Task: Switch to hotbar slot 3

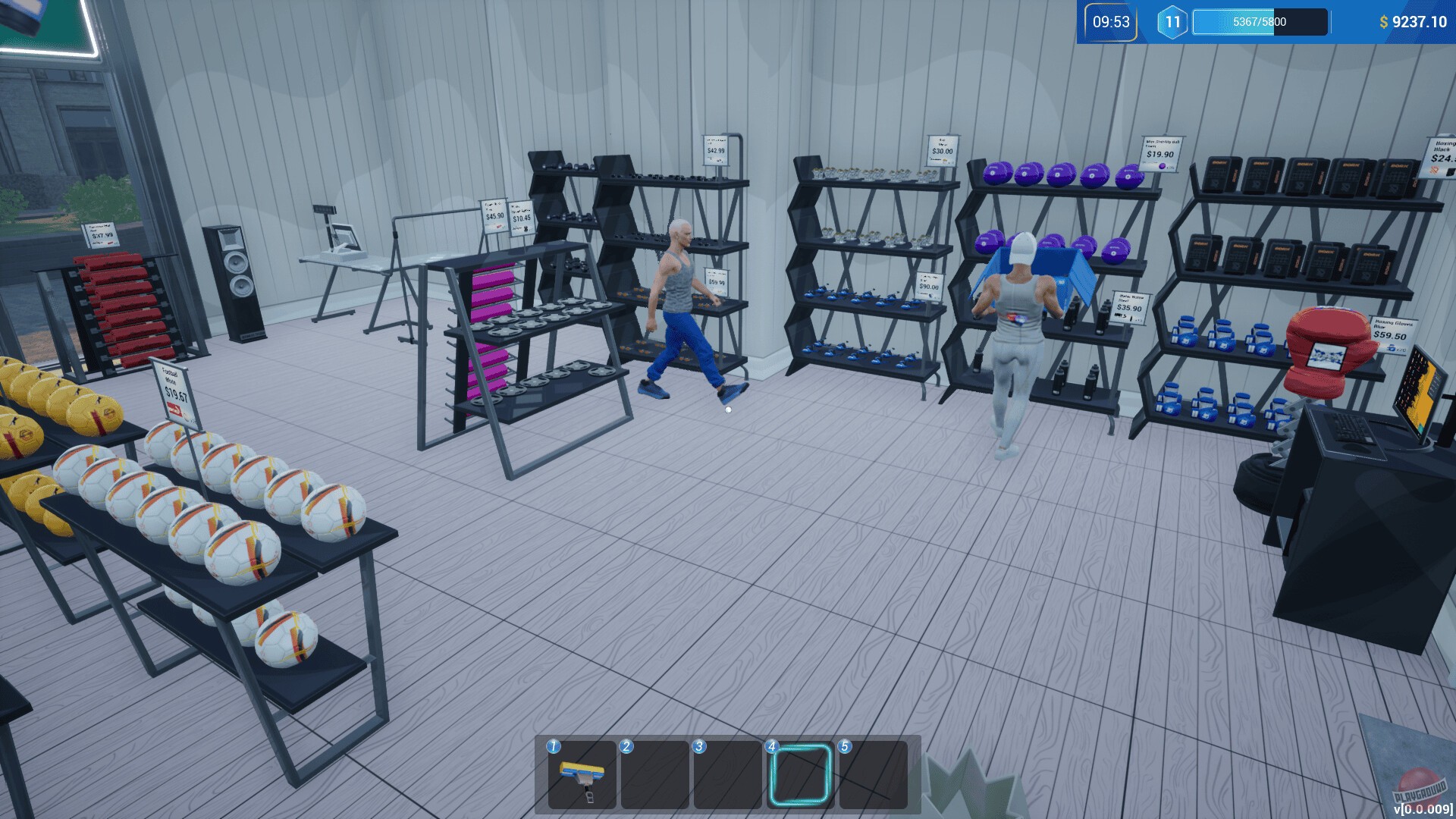Action: (726, 775)
